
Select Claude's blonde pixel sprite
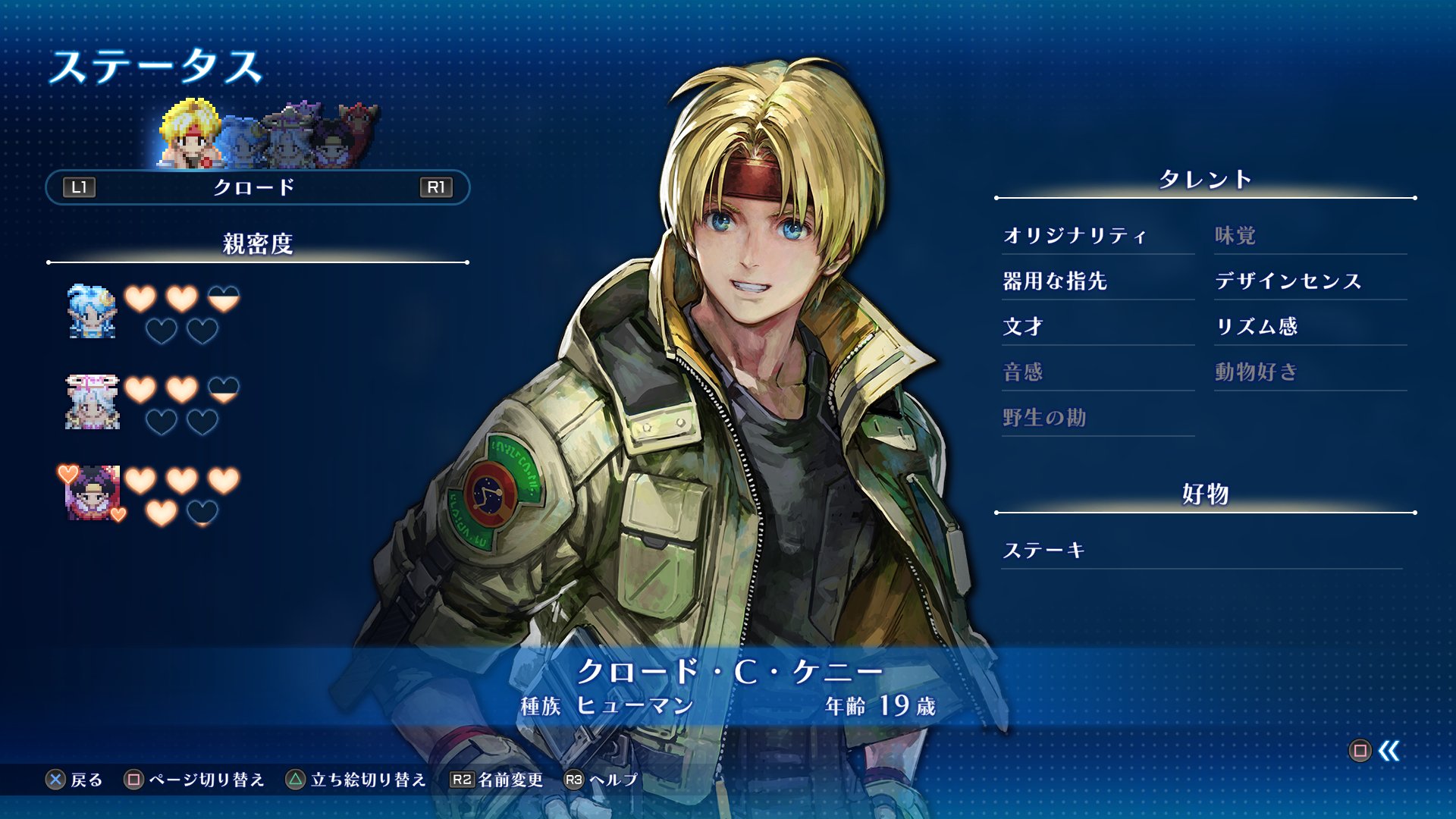tap(190, 135)
